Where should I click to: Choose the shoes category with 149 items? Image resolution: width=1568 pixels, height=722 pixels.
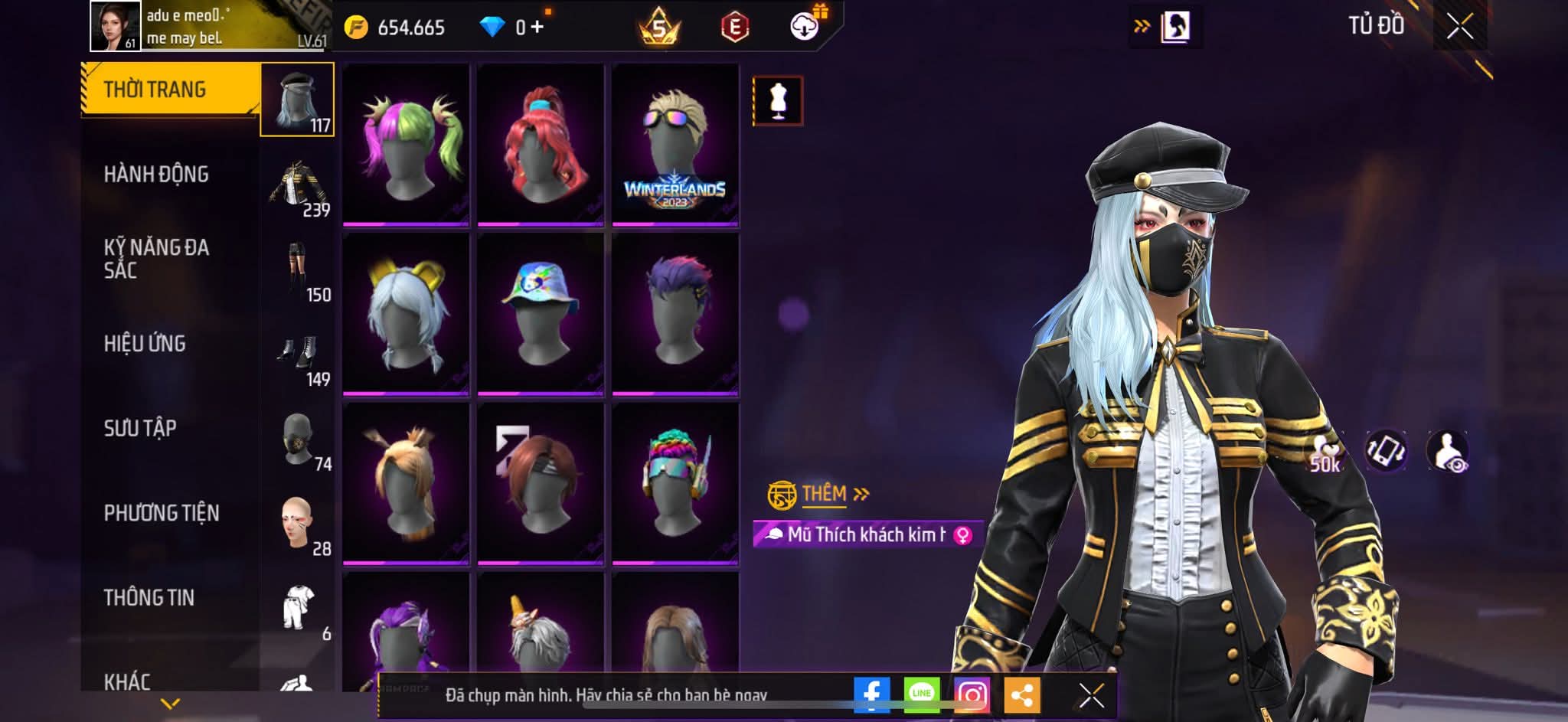point(298,355)
